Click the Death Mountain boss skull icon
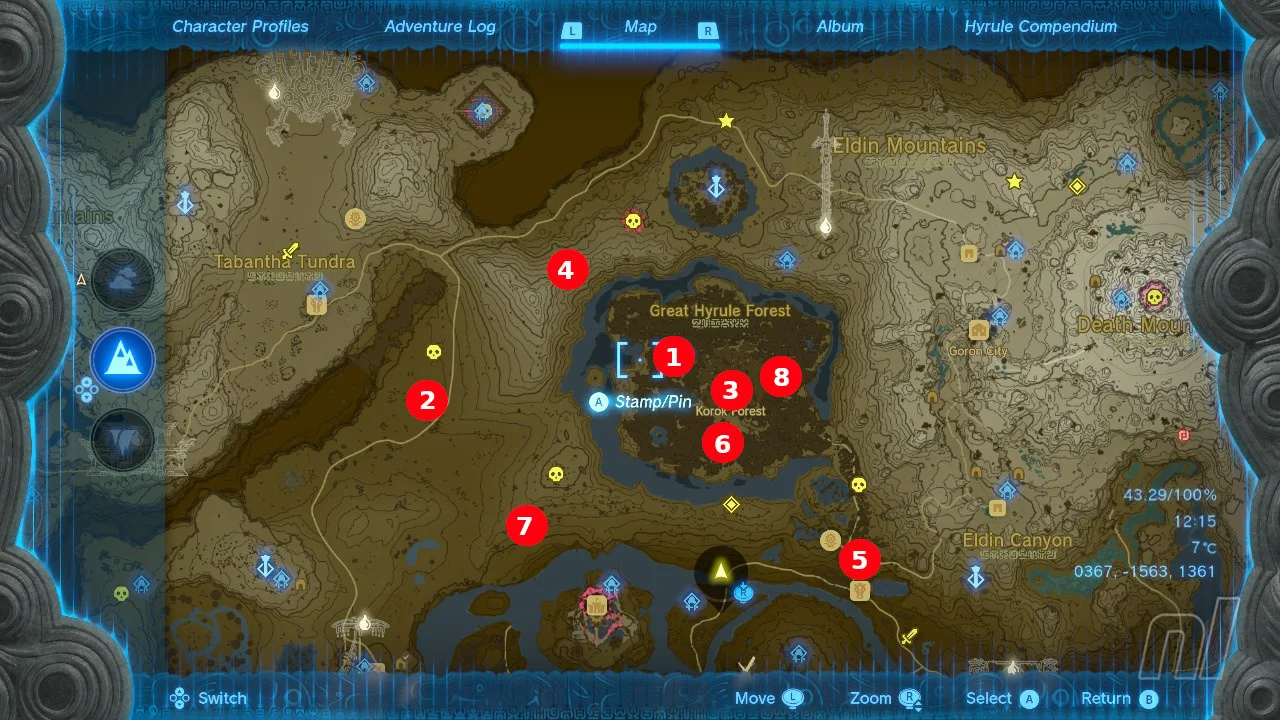 point(1157,298)
